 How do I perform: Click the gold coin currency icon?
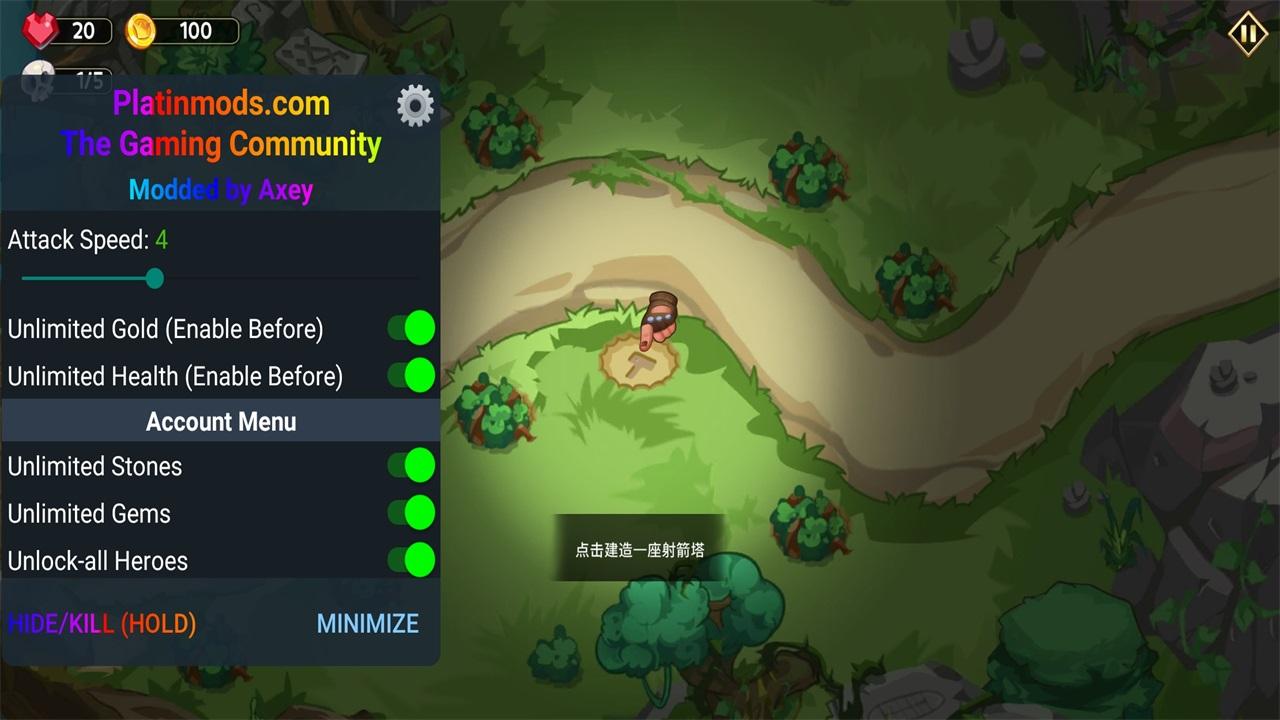[x=142, y=29]
